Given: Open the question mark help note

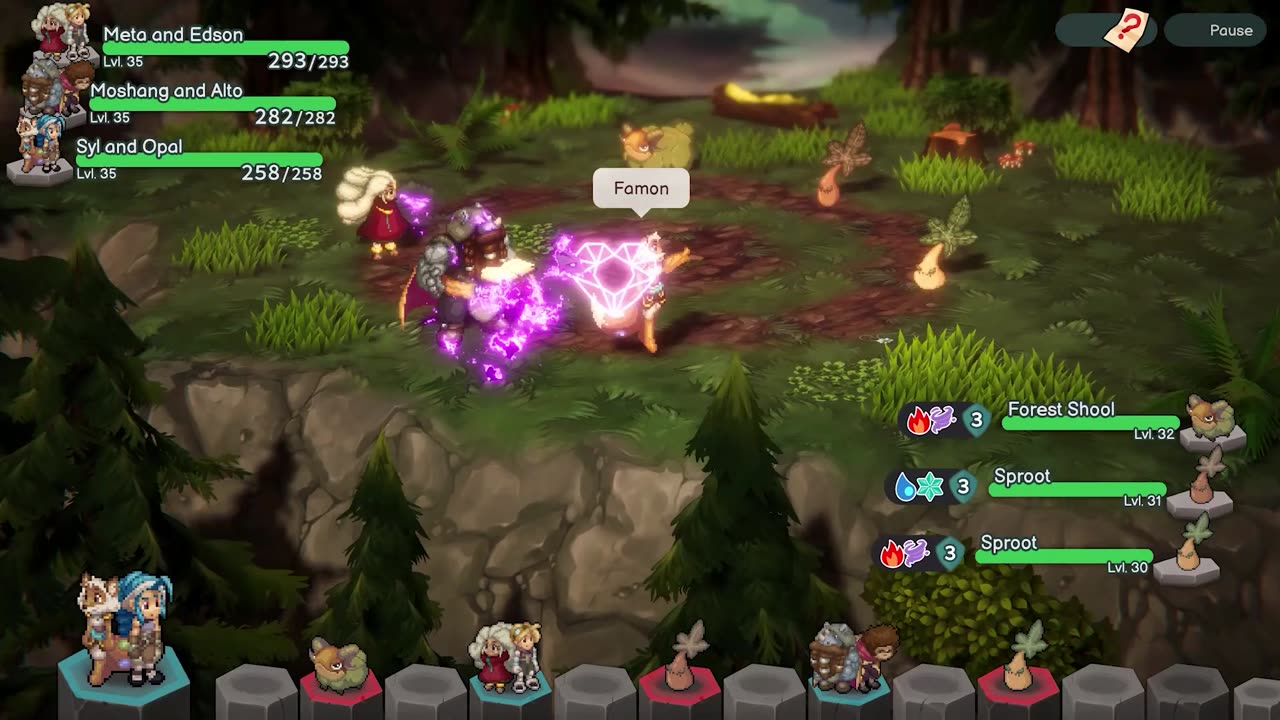Looking at the screenshot, I should pyautogui.click(x=1123, y=29).
